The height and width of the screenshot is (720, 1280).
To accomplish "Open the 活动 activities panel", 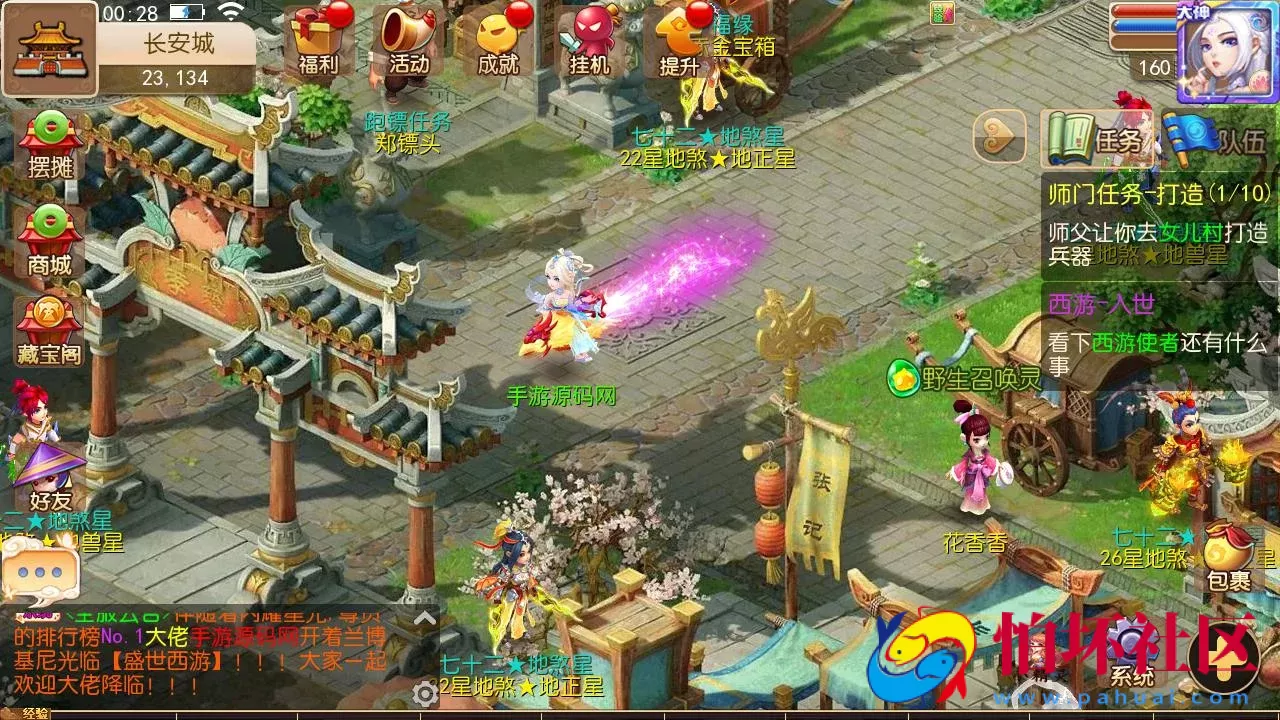I will click(x=408, y=45).
